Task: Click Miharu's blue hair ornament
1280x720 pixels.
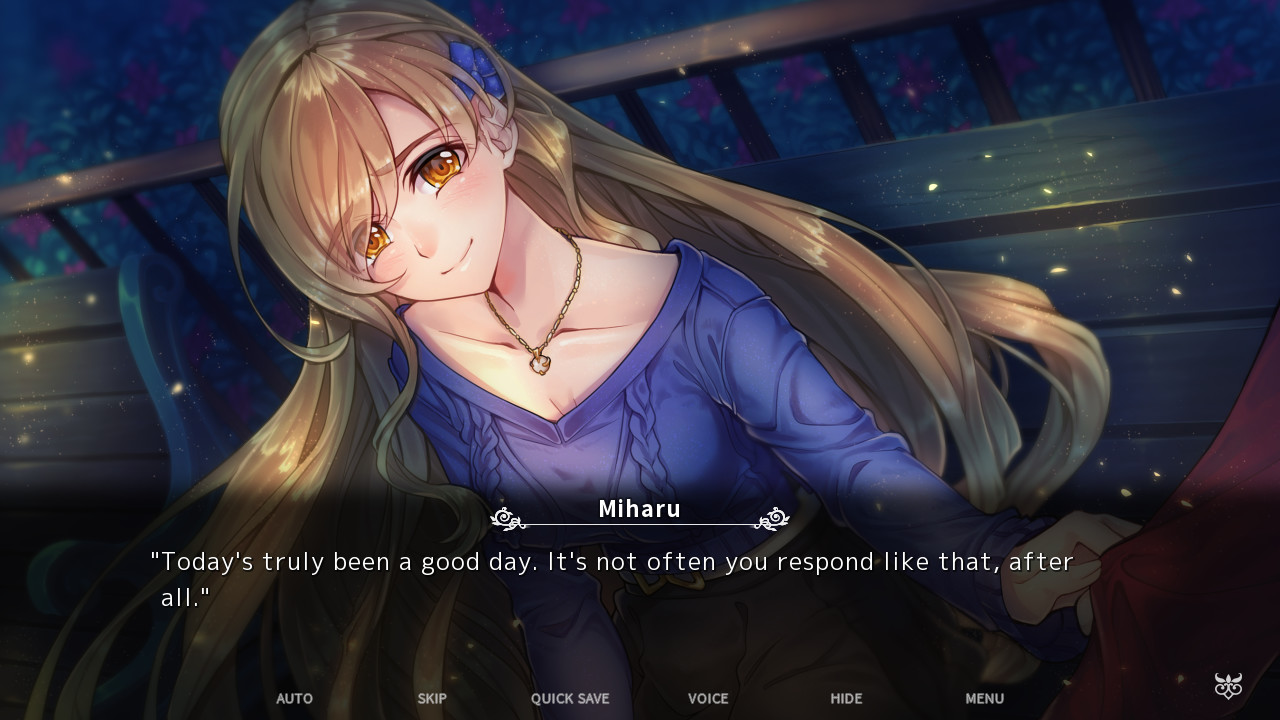Action: 477,66
